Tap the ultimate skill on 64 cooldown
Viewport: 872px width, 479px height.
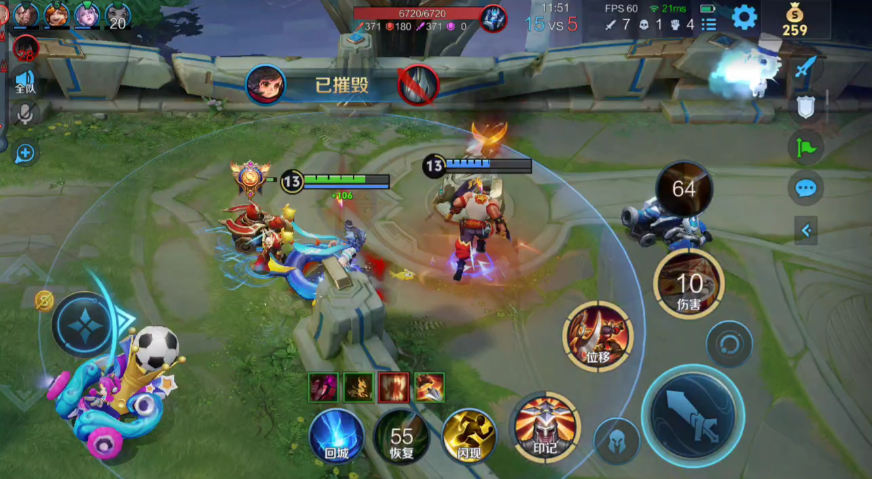pyautogui.click(x=684, y=188)
